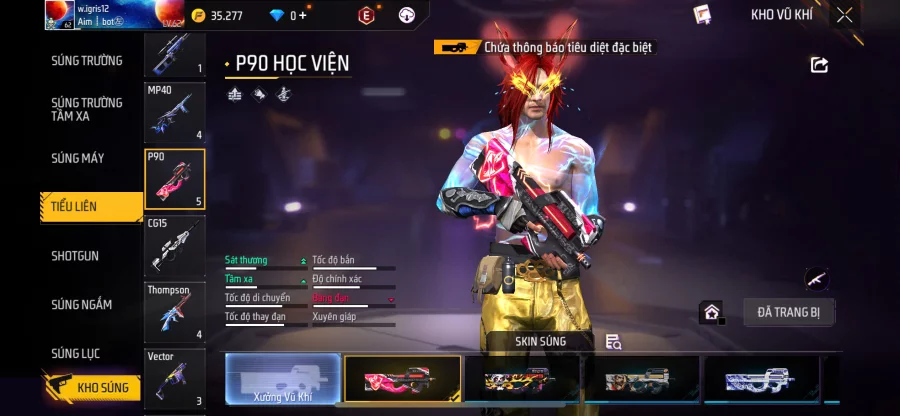Viewport: 900px width, 416px height.
Task: Open the Xưởng Vũ Khí skin tile
Action: (x=283, y=380)
